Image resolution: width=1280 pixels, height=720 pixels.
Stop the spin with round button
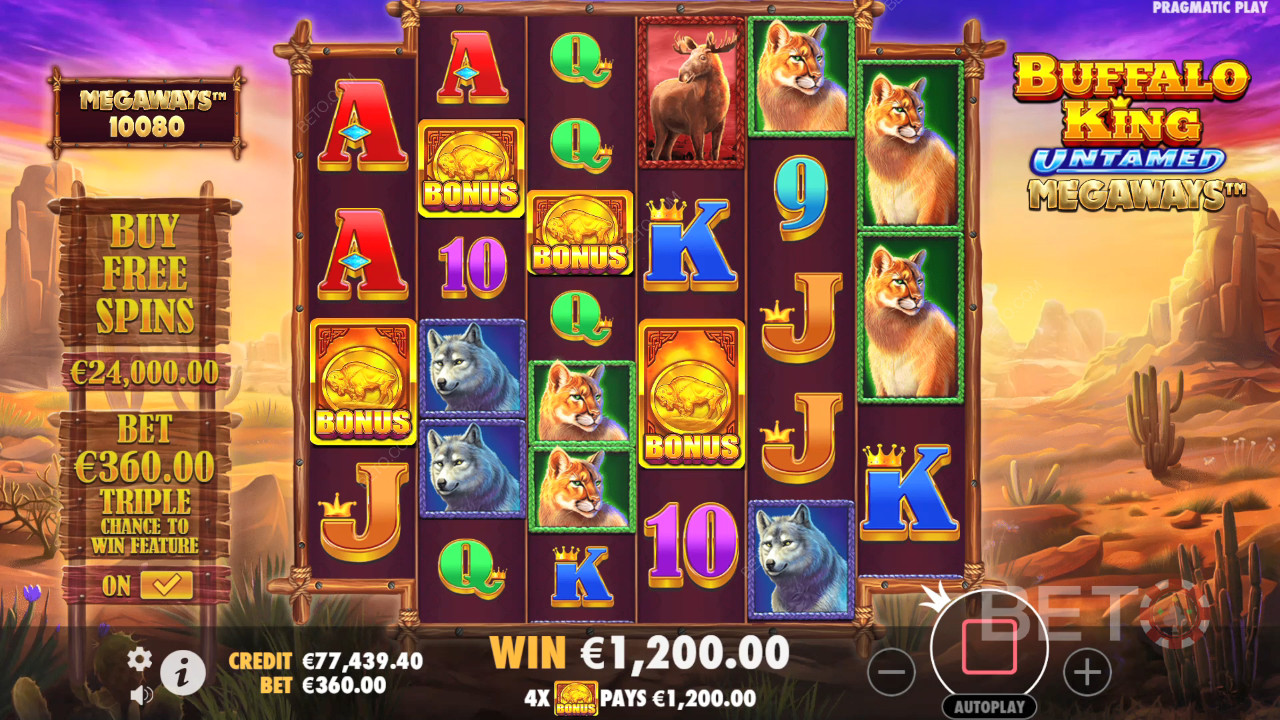point(989,646)
